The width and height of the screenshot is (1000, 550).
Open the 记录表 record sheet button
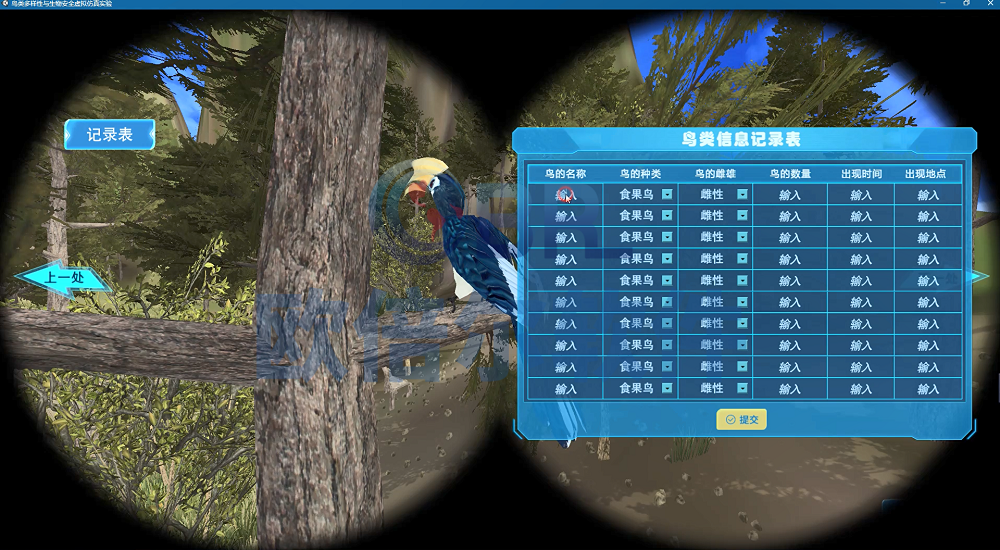pyautogui.click(x=110, y=134)
